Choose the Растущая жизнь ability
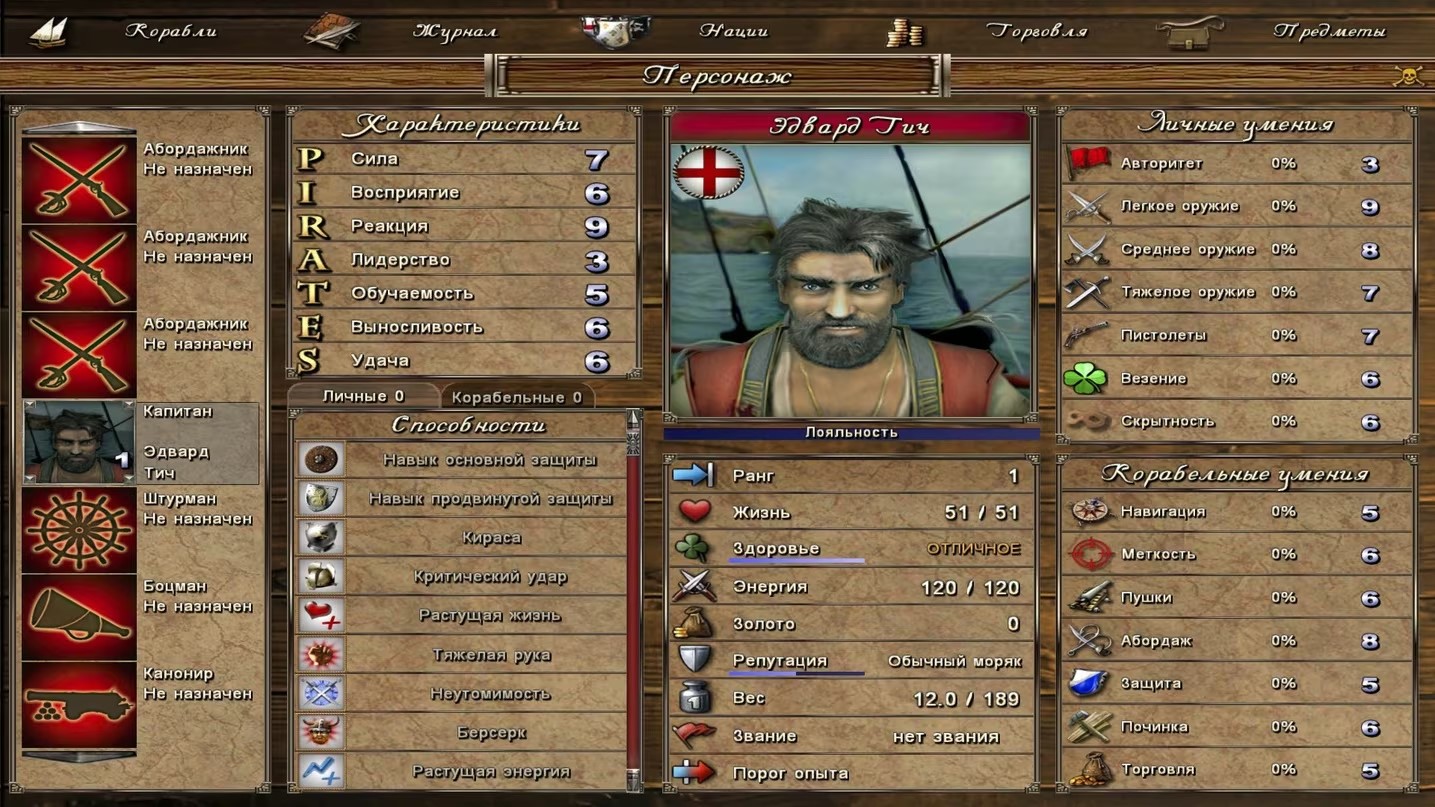Image resolution: width=1435 pixels, height=807 pixels. pos(490,615)
